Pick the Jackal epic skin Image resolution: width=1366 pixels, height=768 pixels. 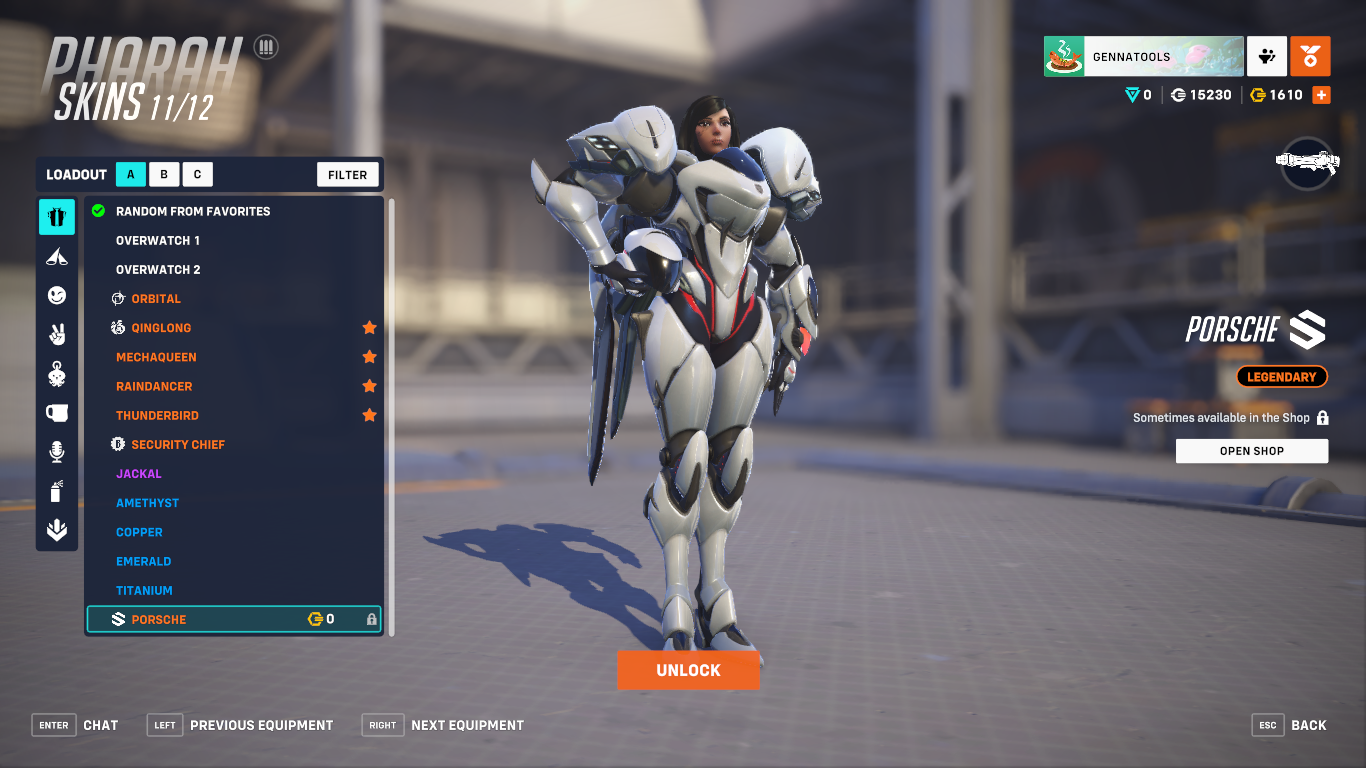pos(138,474)
